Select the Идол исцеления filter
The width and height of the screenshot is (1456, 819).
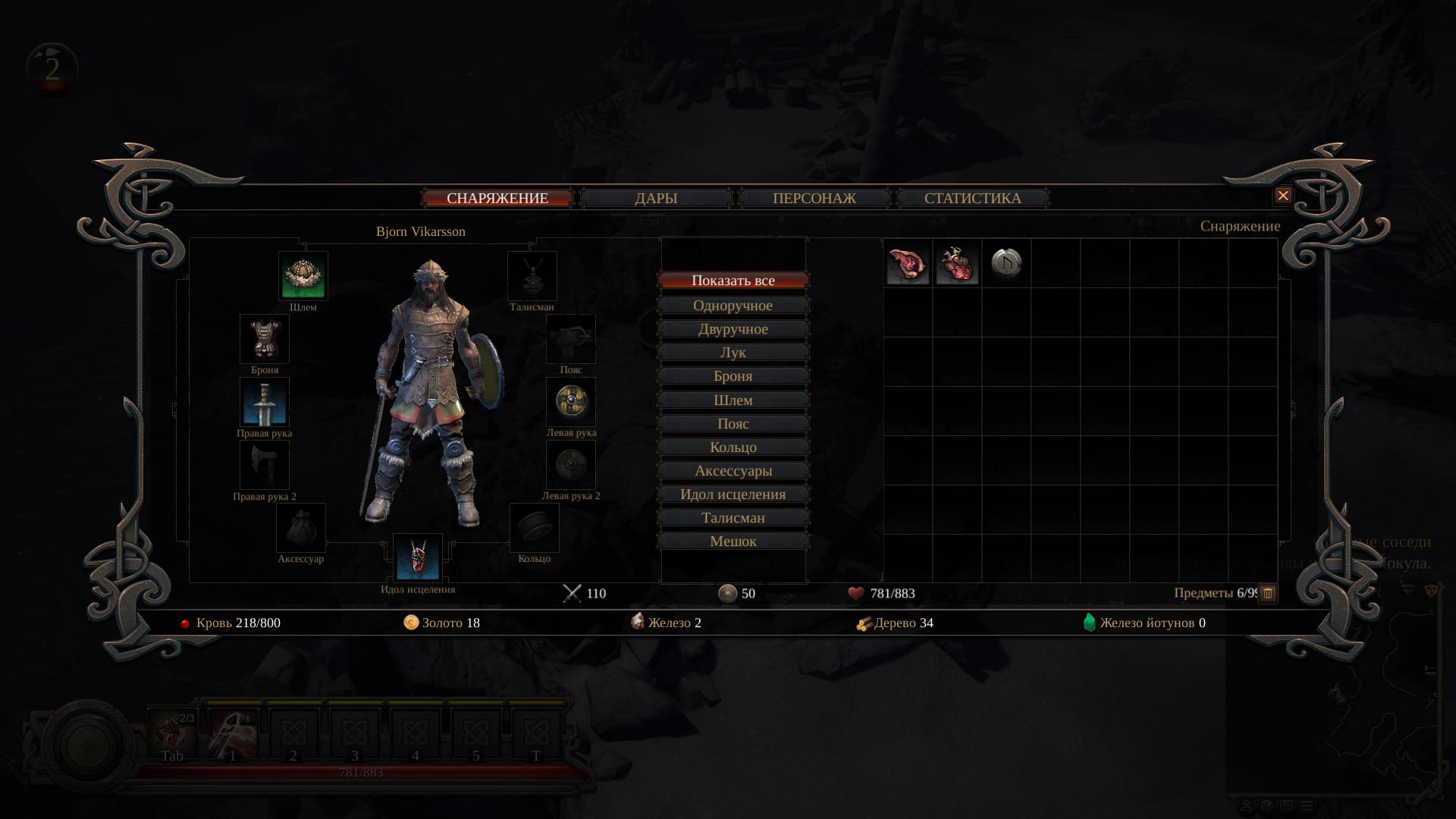point(733,494)
